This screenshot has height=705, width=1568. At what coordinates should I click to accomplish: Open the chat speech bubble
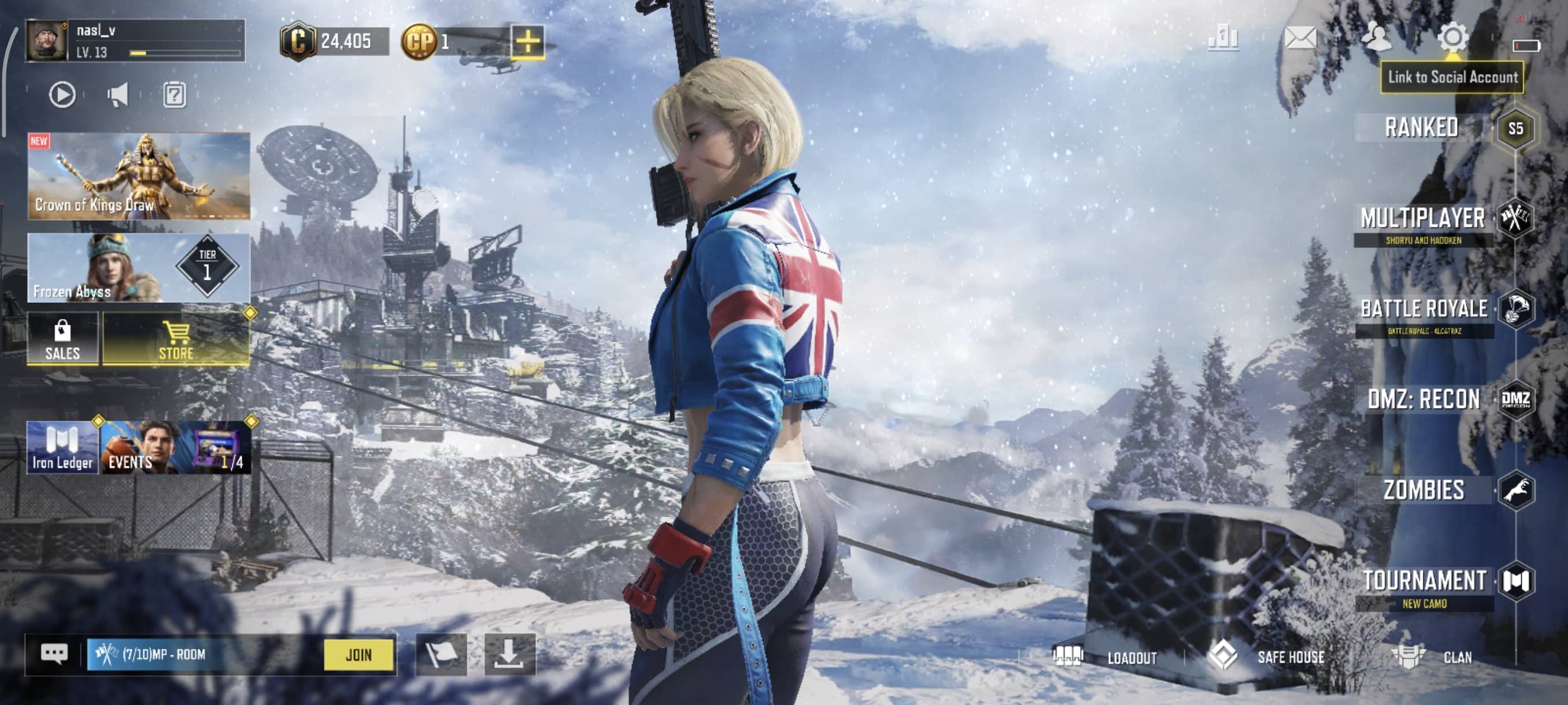pos(54,655)
